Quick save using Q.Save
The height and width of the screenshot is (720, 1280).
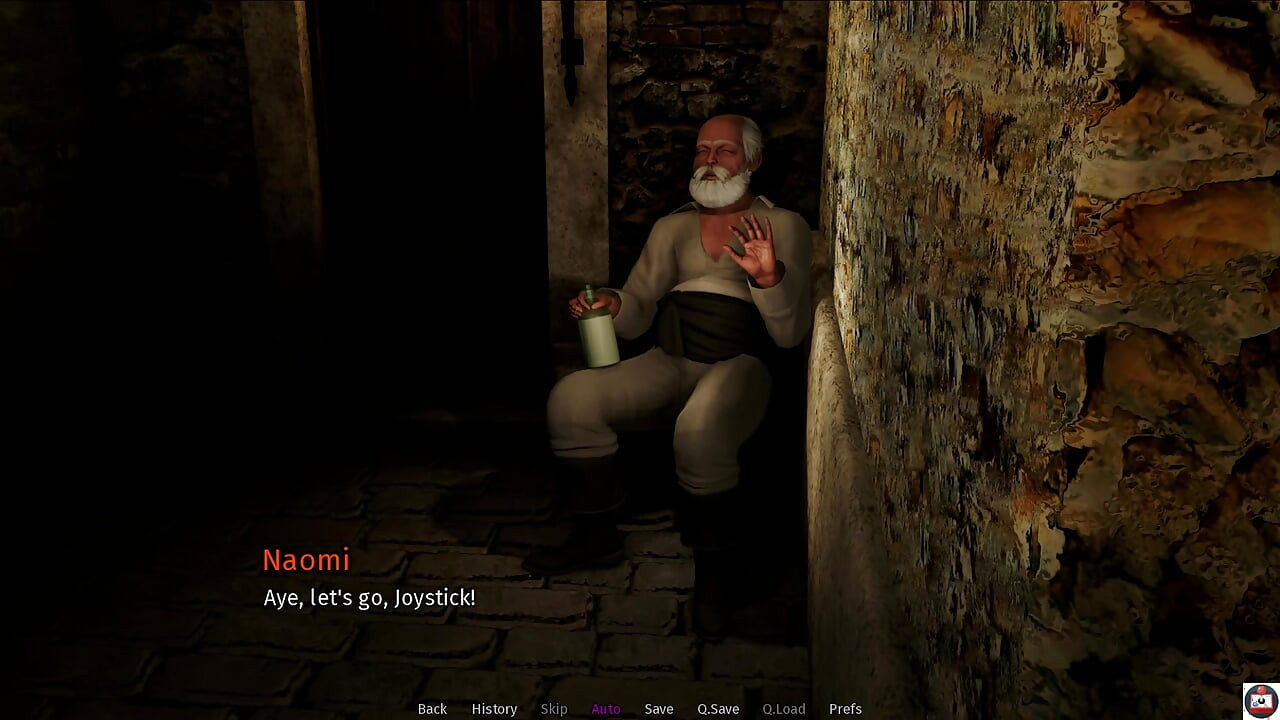click(717, 708)
